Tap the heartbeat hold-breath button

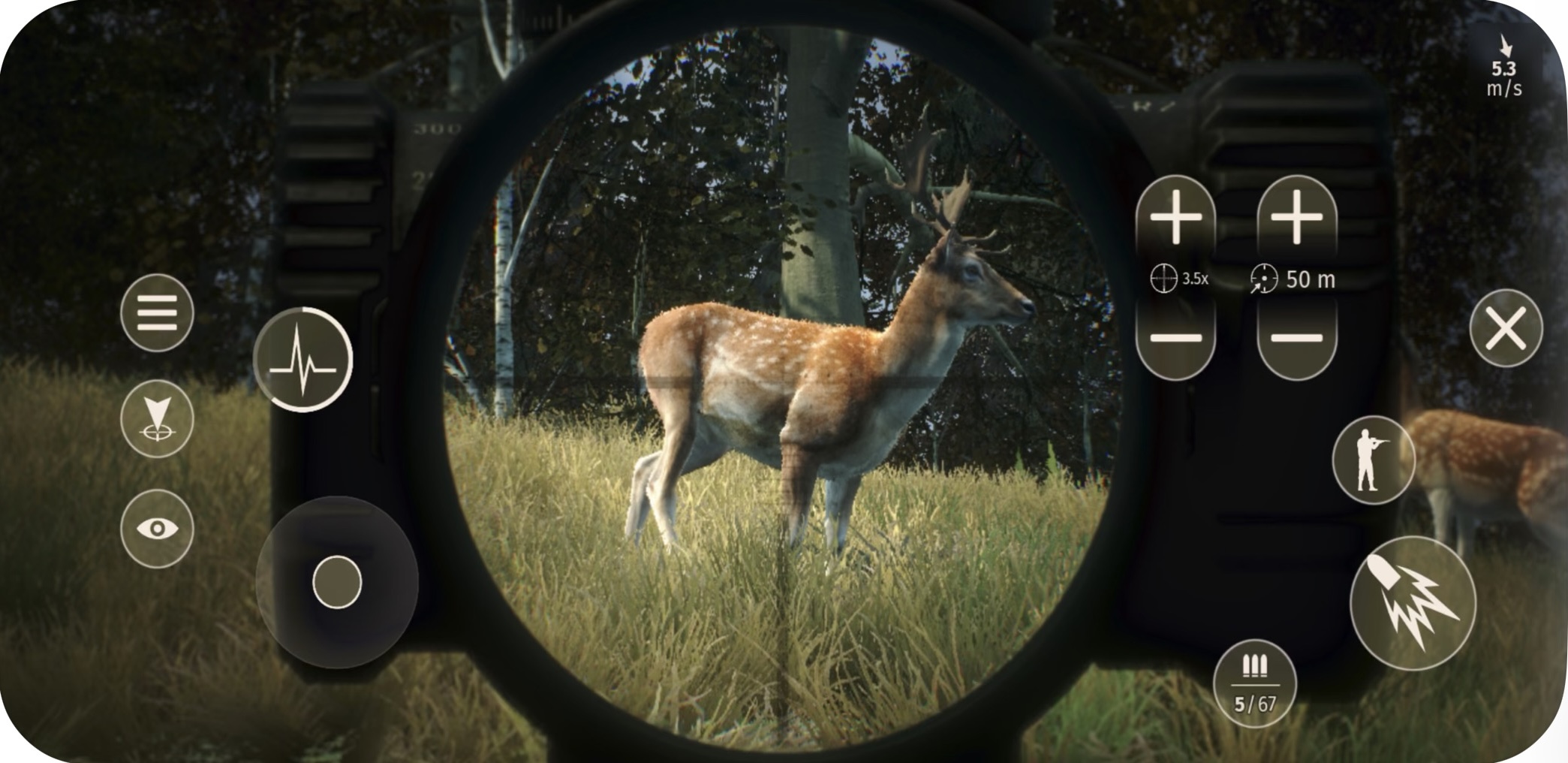click(x=302, y=360)
